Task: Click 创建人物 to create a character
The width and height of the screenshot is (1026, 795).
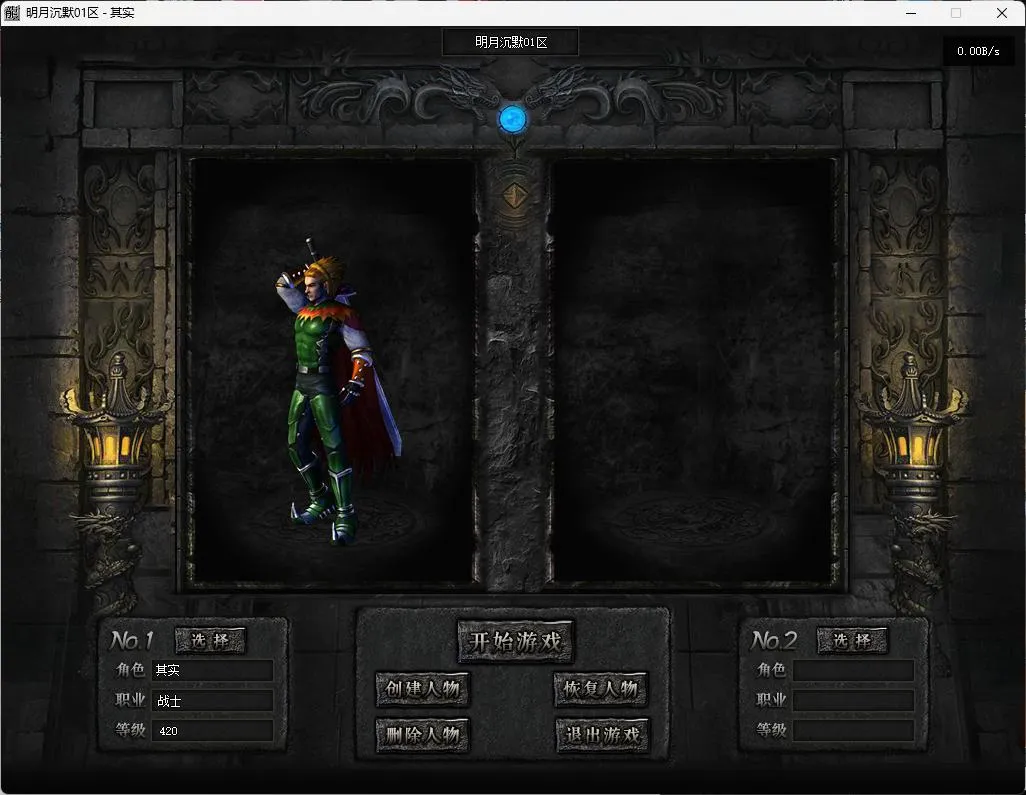Action: tap(423, 689)
